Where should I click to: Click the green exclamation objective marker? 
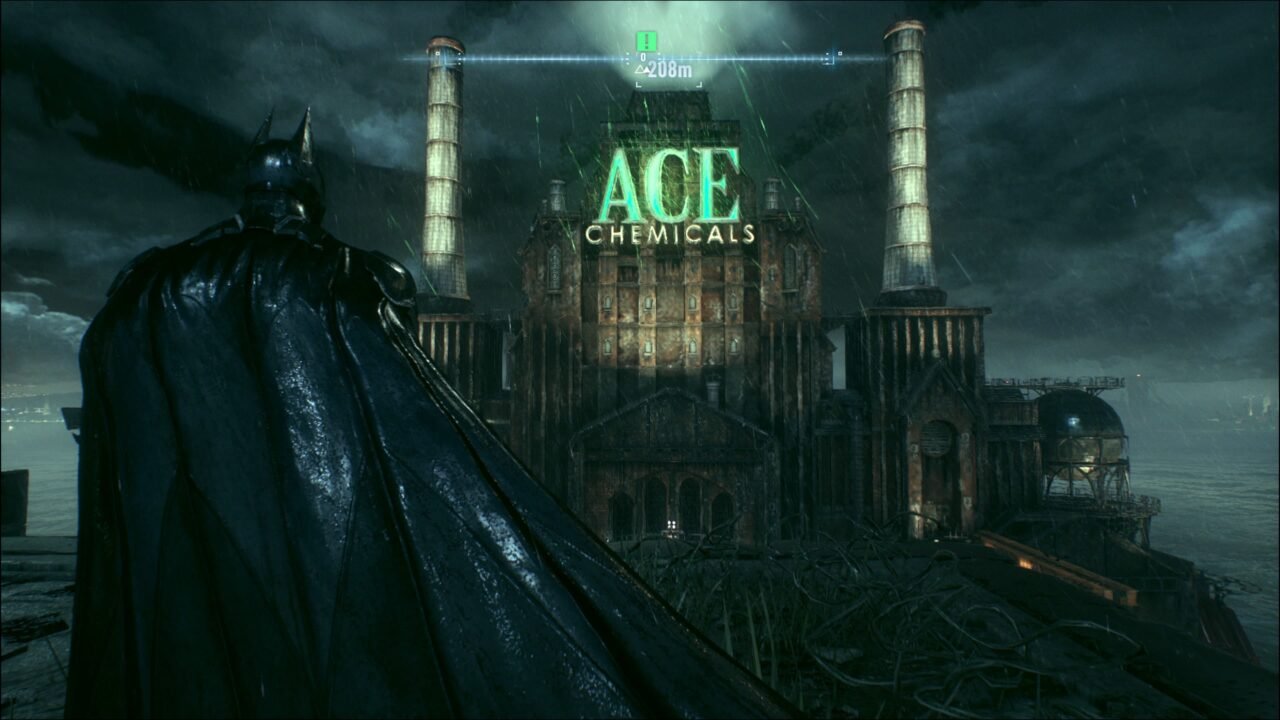645,41
